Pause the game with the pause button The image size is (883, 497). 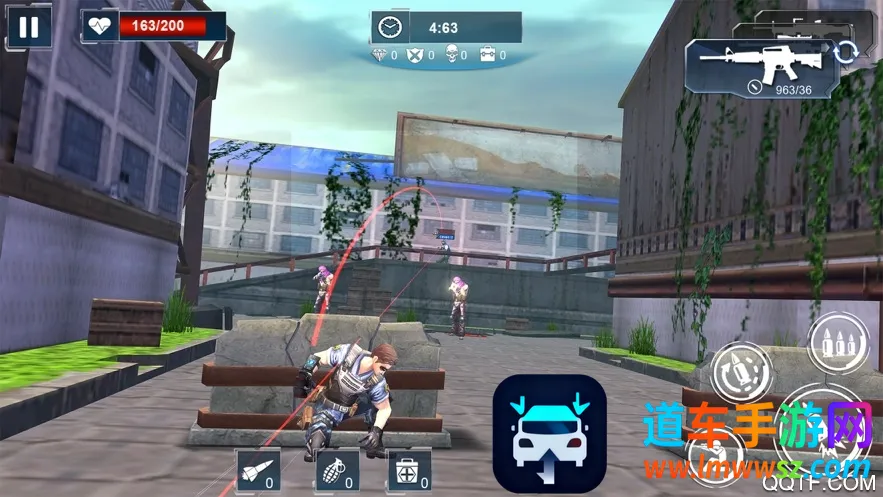(x=29, y=27)
